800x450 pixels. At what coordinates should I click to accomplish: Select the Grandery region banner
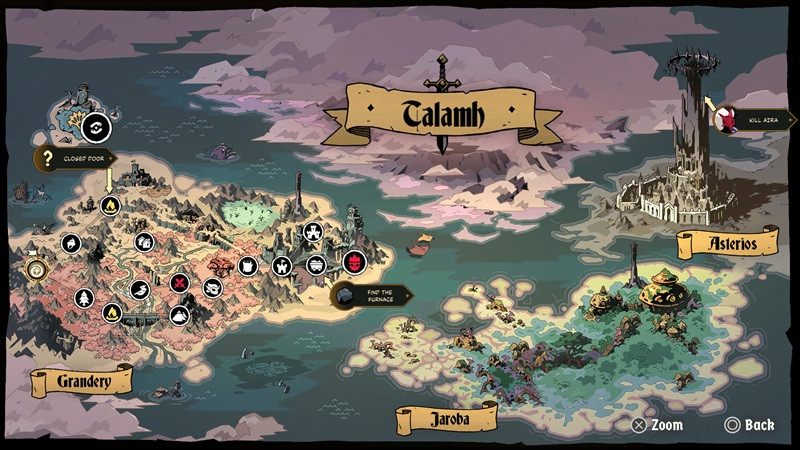(x=82, y=380)
